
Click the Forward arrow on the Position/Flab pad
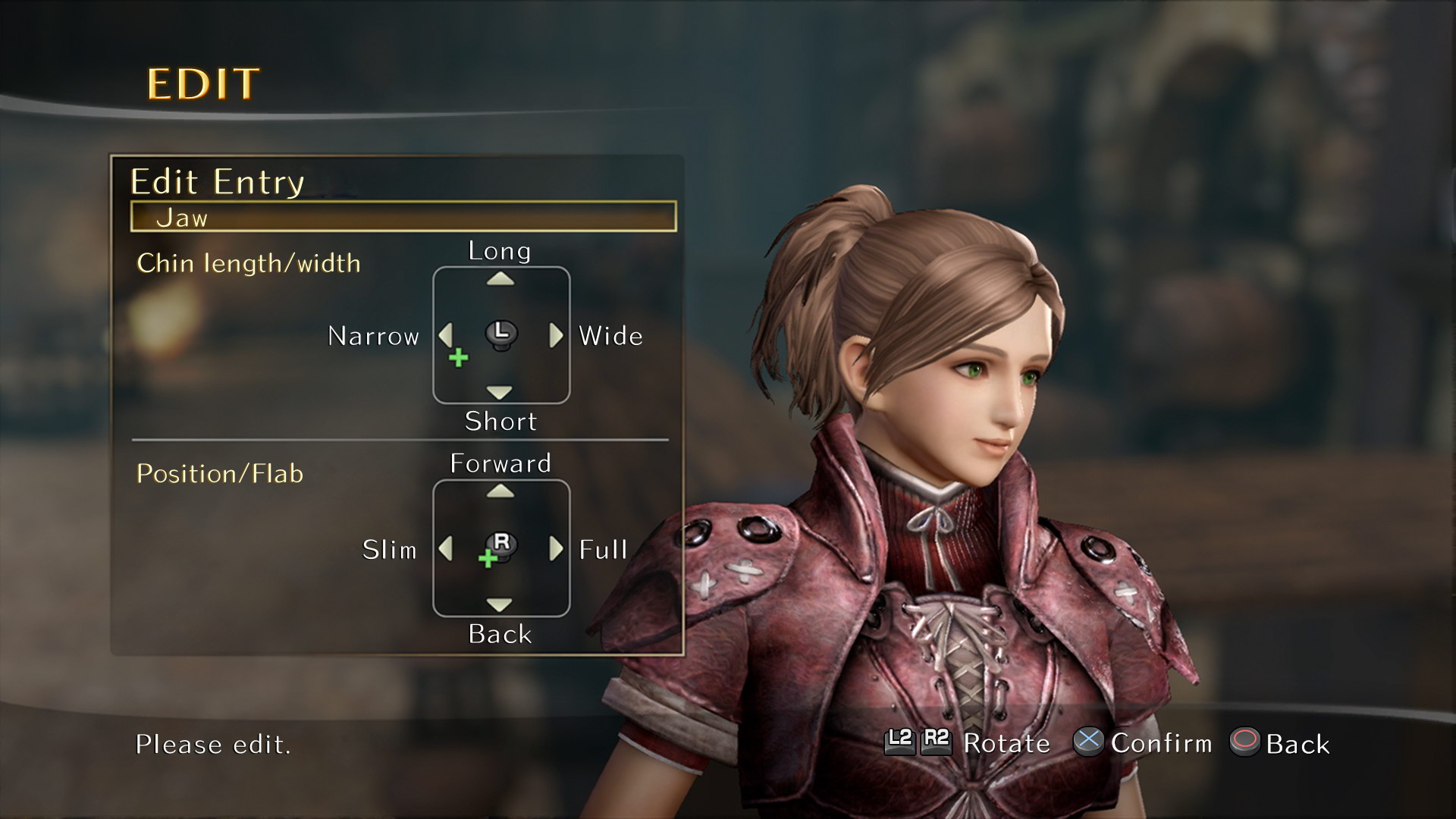point(500,492)
